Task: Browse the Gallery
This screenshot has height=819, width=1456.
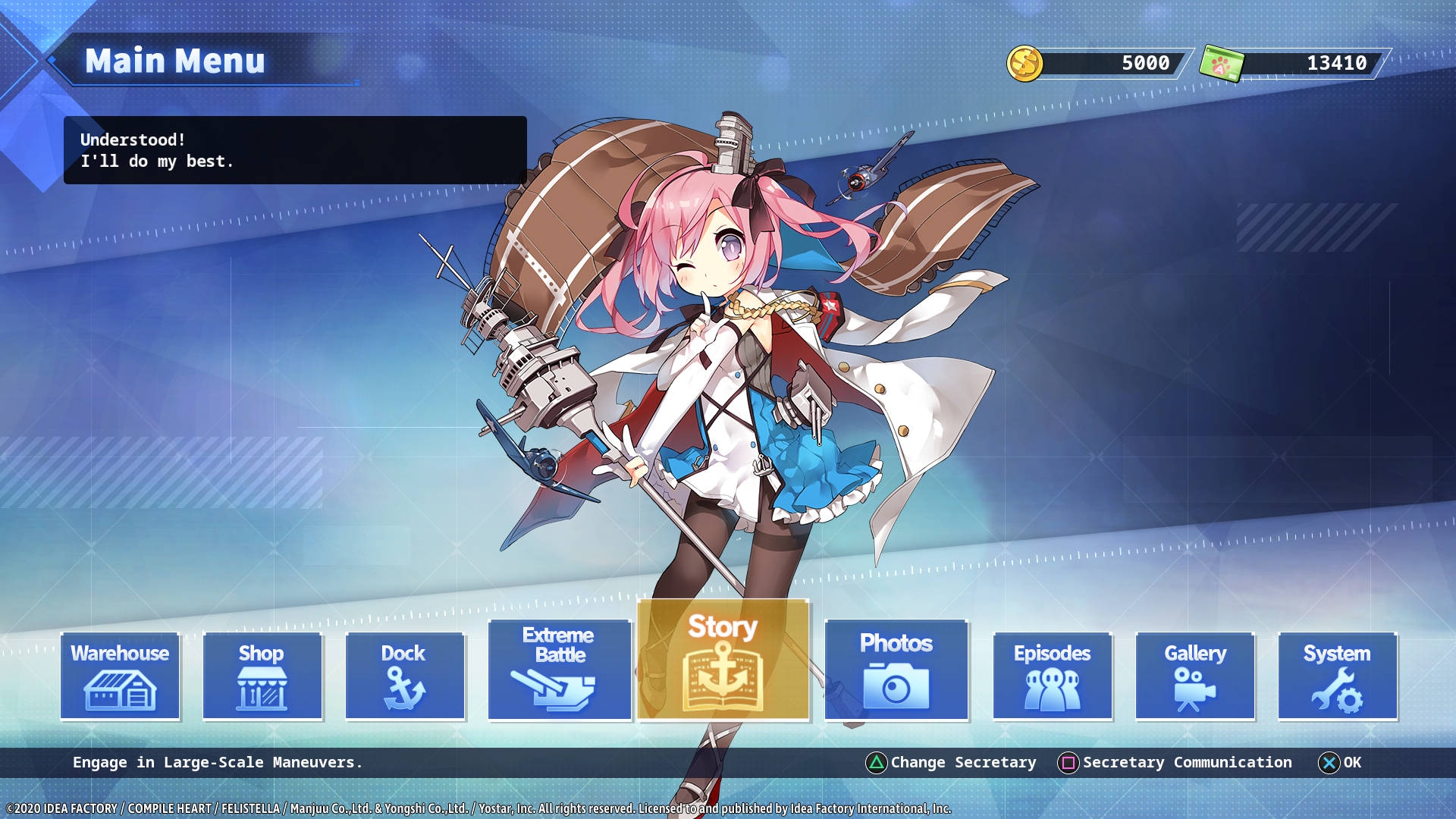Action: [x=1195, y=676]
